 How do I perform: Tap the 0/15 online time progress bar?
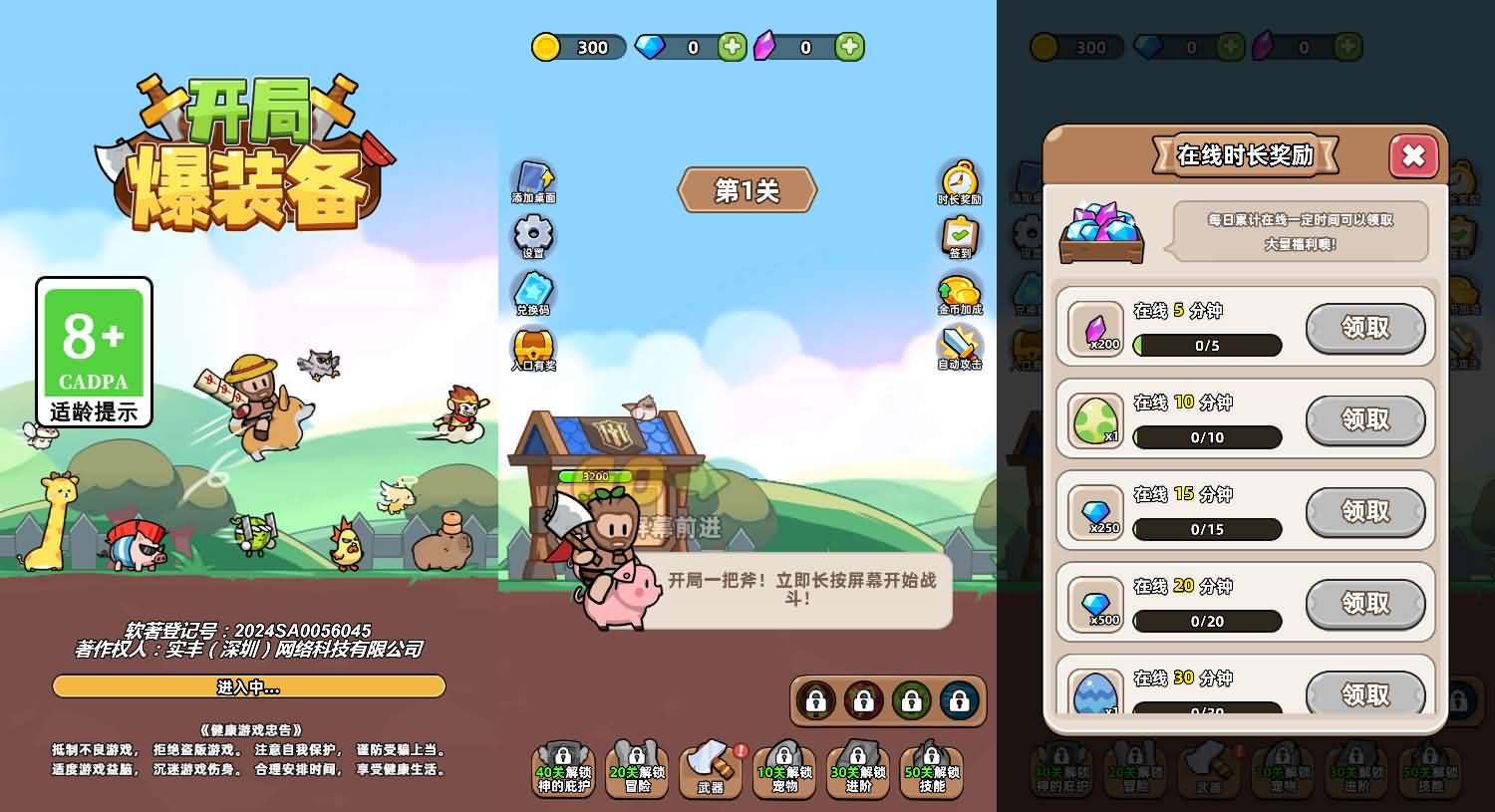click(x=1207, y=529)
